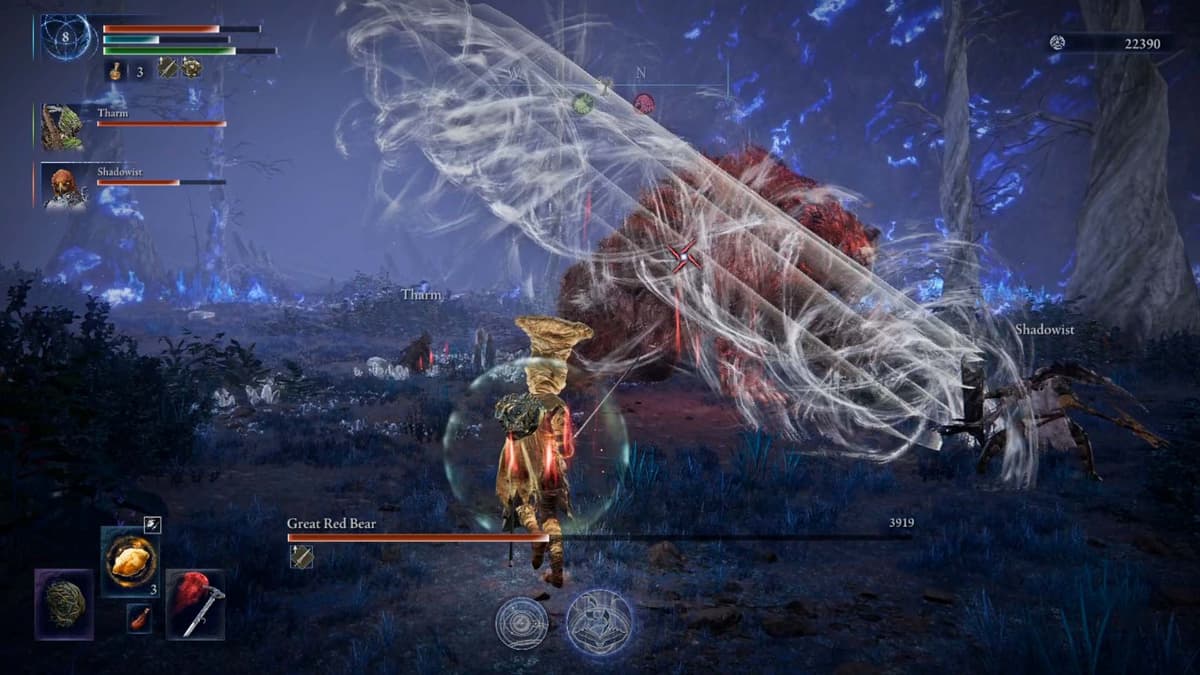
Task: Select the red-tasseled weapon slot
Action: click(196, 604)
